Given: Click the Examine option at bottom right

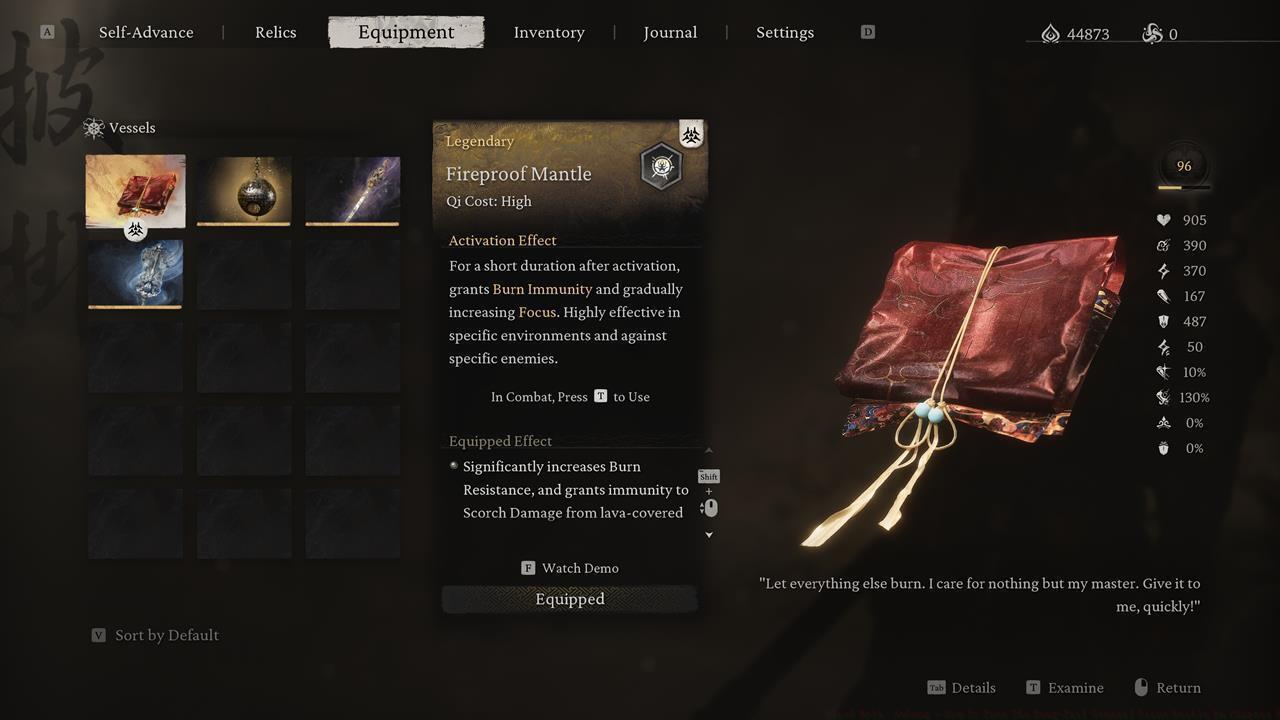Looking at the screenshot, I should [x=1064, y=687].
